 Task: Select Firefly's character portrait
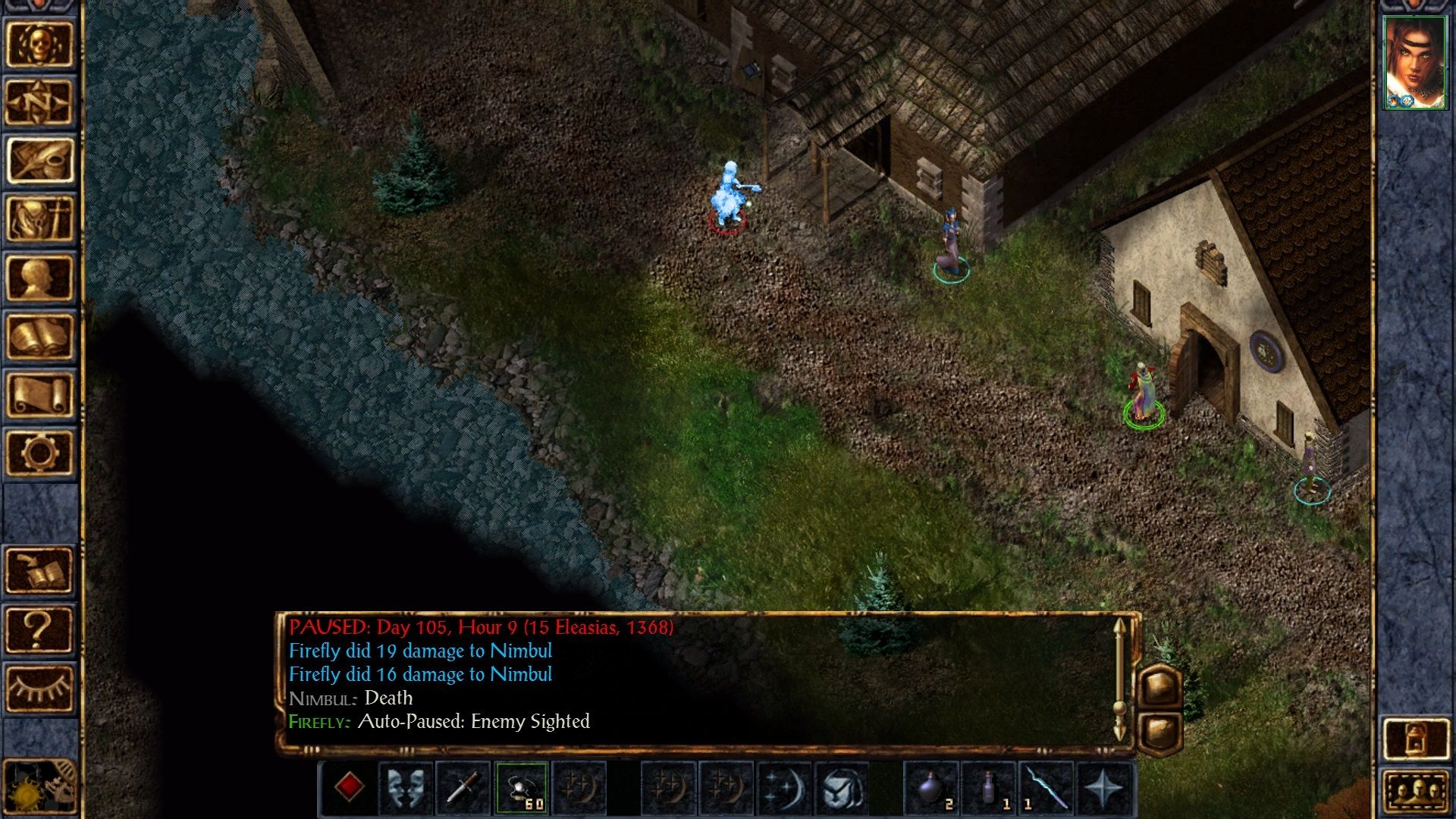(x=1415, y=63)
